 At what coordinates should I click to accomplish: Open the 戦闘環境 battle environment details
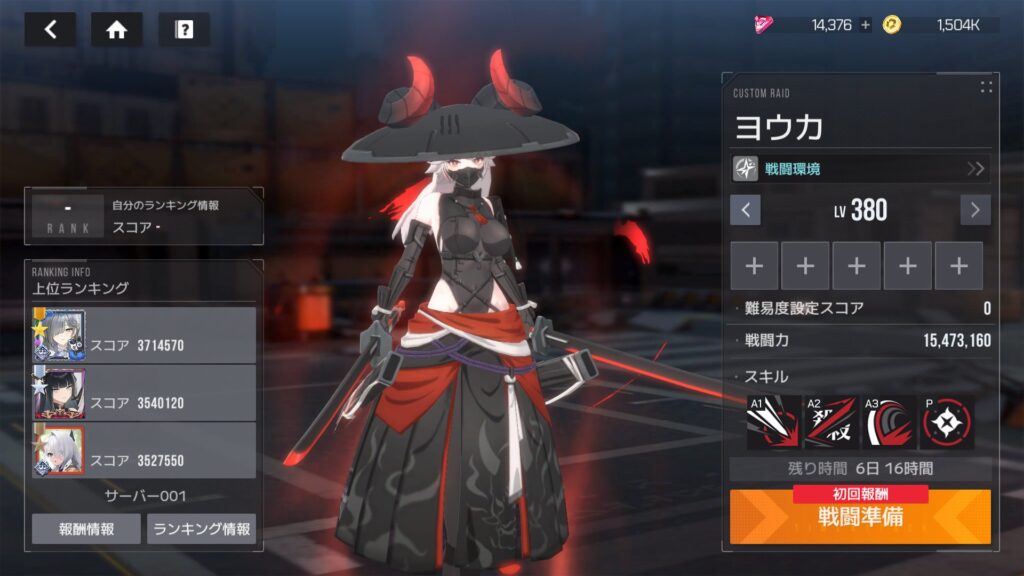coord(861,168)
